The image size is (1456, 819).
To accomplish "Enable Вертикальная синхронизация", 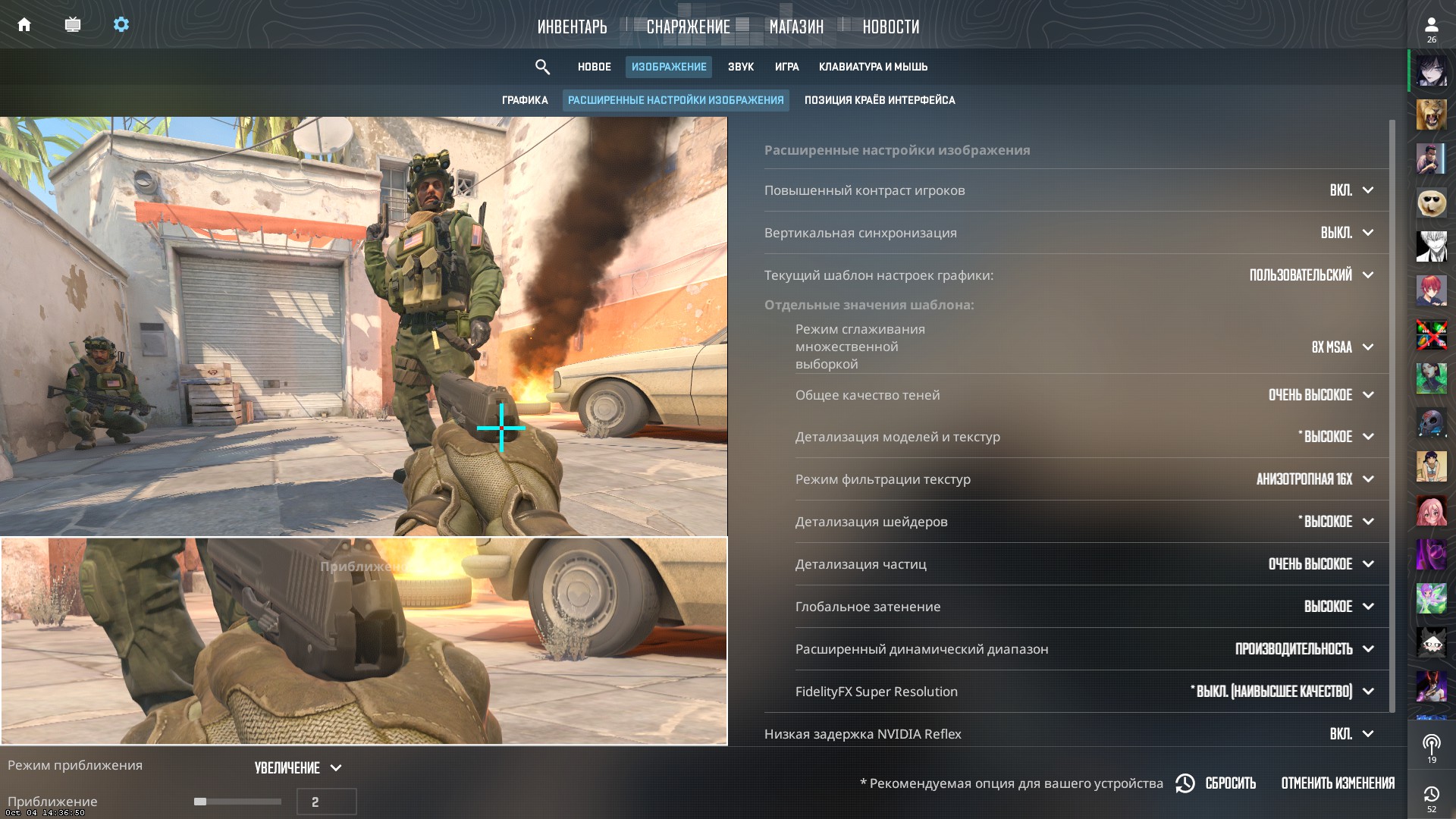I will coord(1339,233).
